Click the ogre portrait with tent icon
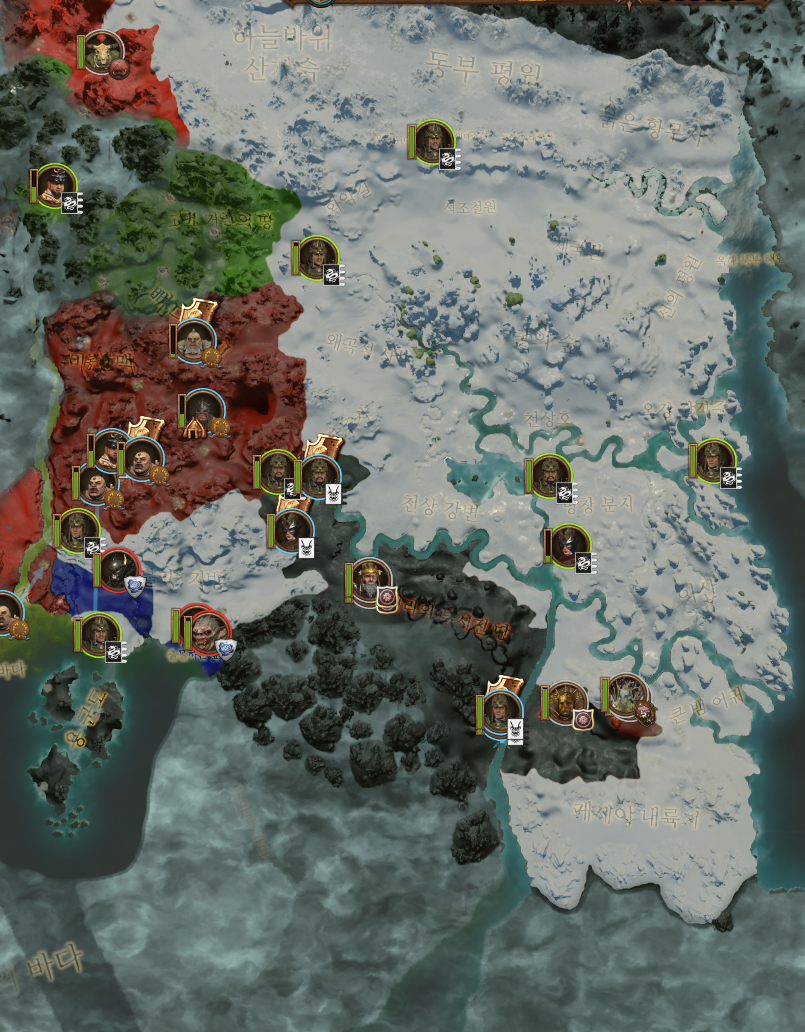 [x=203, y=411]
